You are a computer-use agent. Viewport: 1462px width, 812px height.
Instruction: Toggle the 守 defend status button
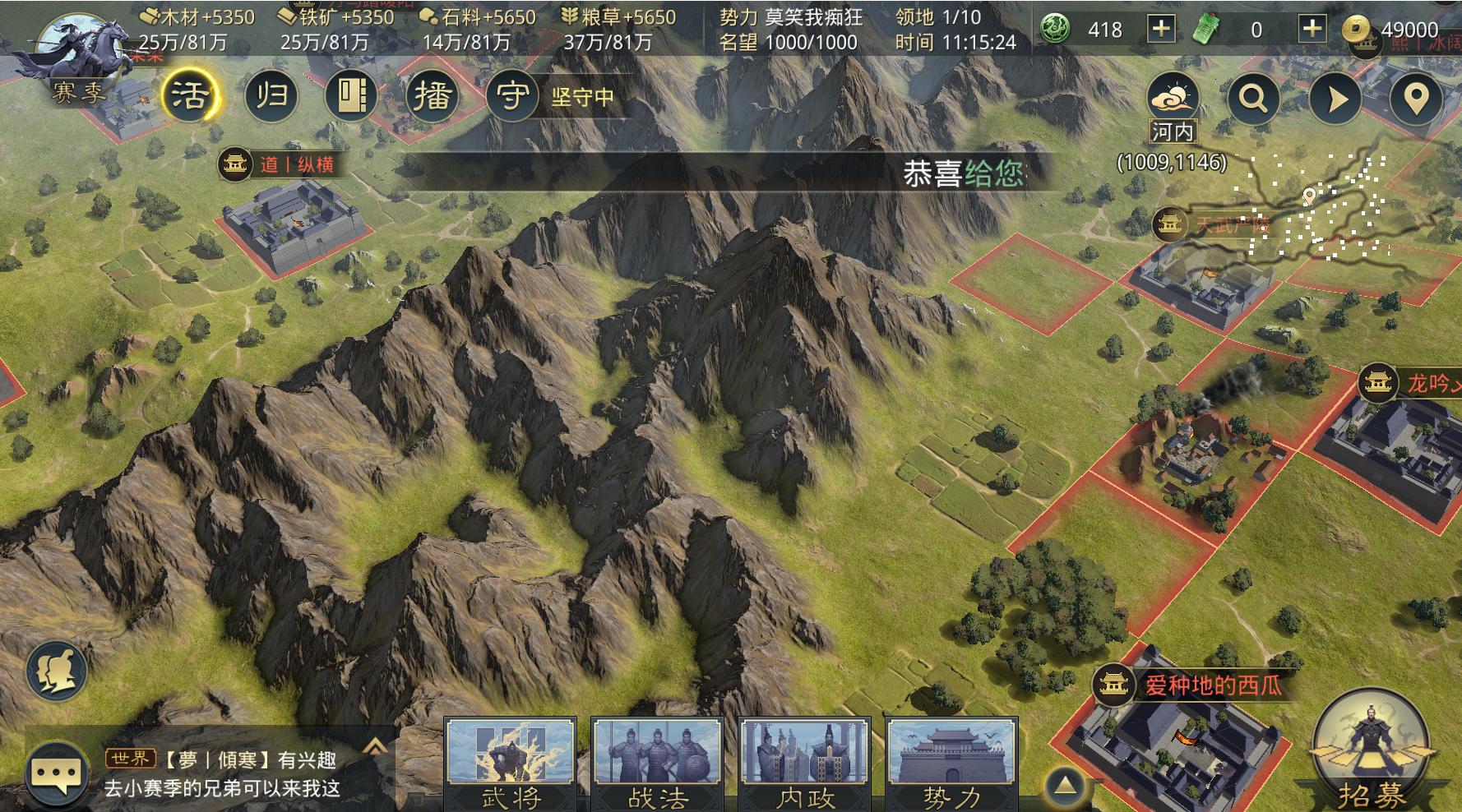coord(512,96)
